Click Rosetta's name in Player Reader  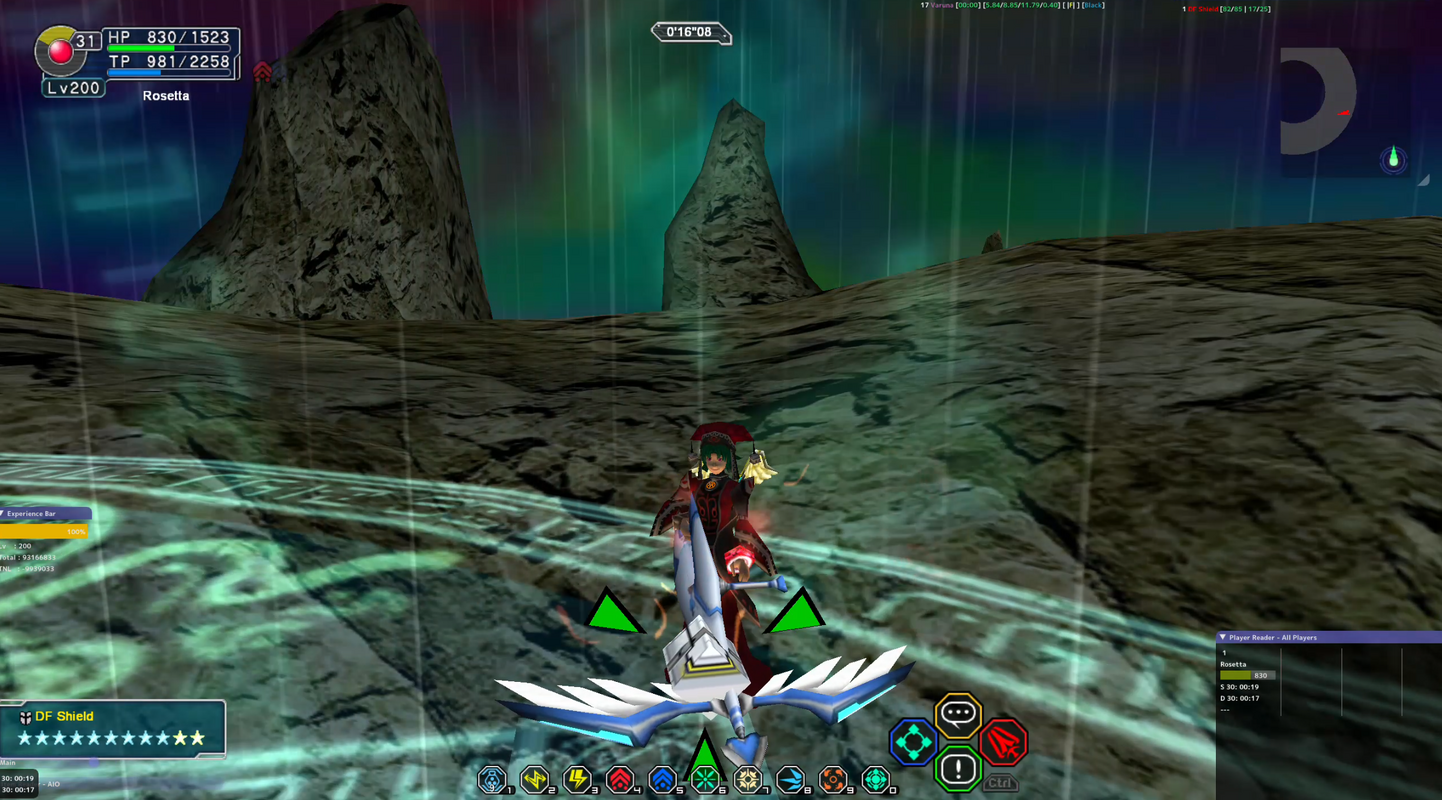pyautogui.click(x=1234, y=663)
